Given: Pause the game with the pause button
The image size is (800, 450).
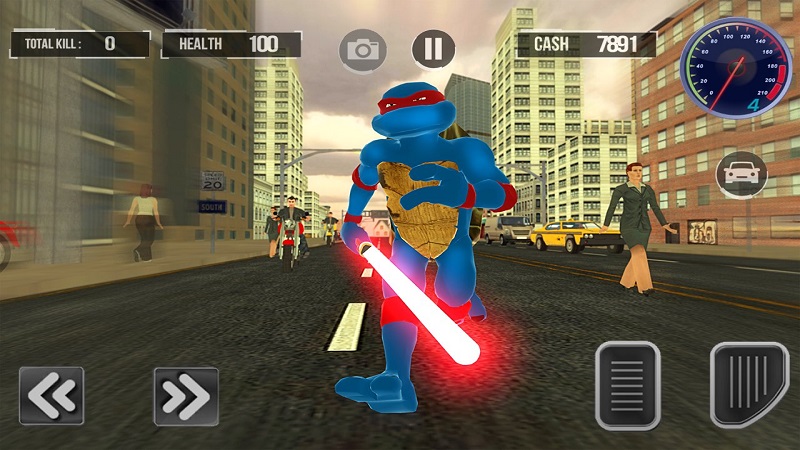Looking at the screenshot, I should [x=433, y=49].
